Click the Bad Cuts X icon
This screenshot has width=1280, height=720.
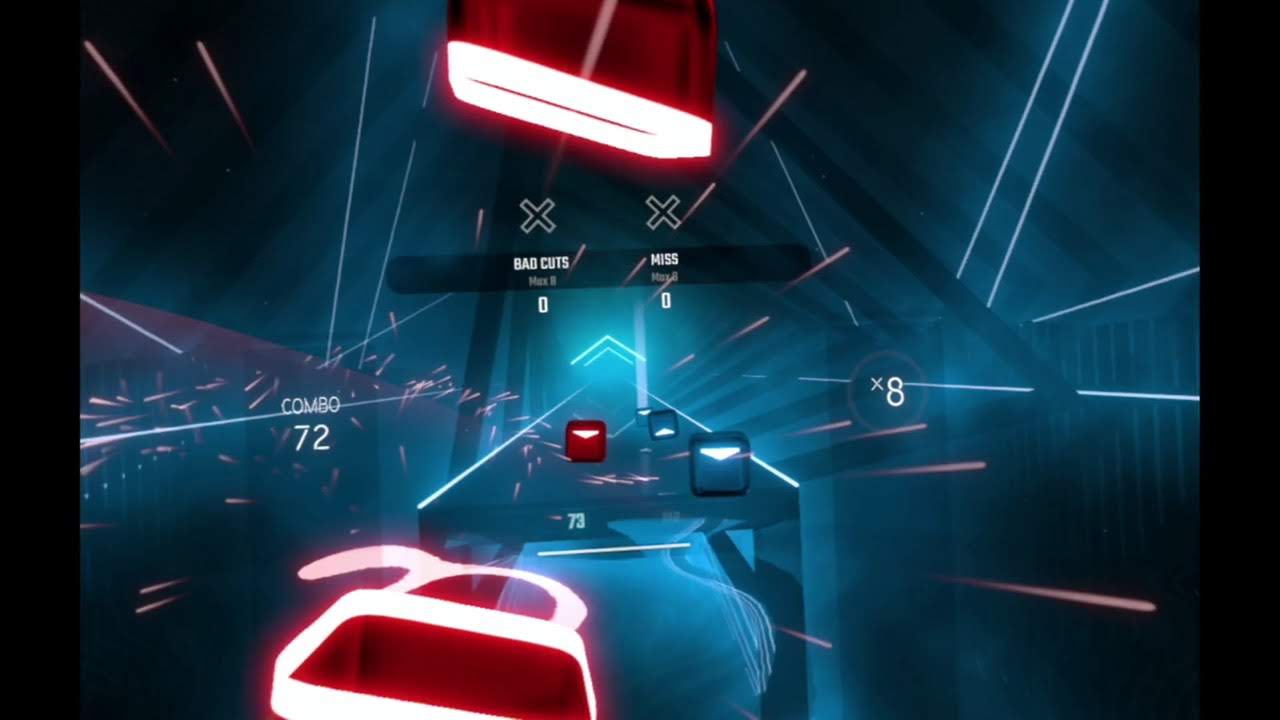point(538,213)
